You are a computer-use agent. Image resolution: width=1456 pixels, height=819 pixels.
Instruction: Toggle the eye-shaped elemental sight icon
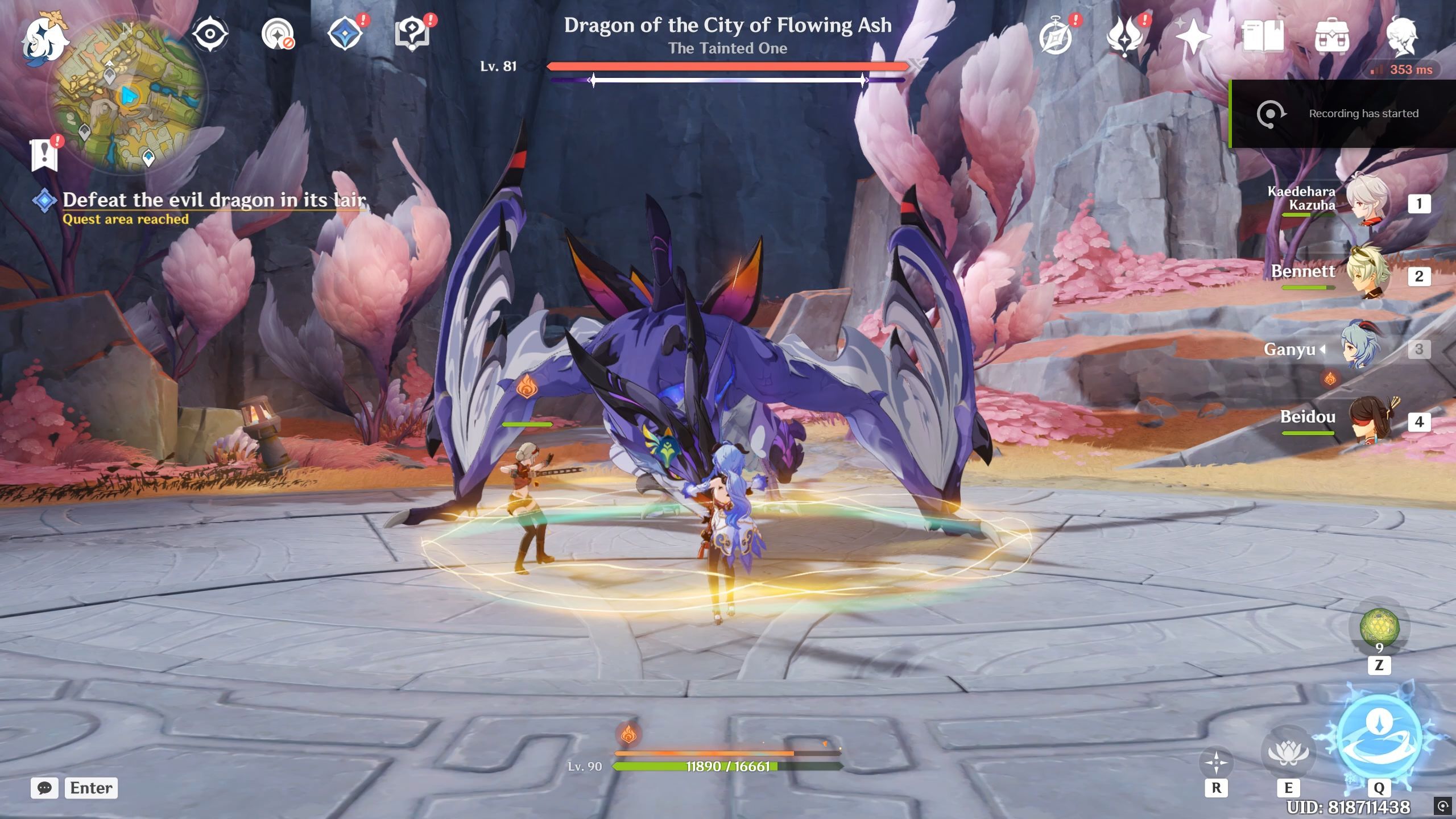[210, 34]
